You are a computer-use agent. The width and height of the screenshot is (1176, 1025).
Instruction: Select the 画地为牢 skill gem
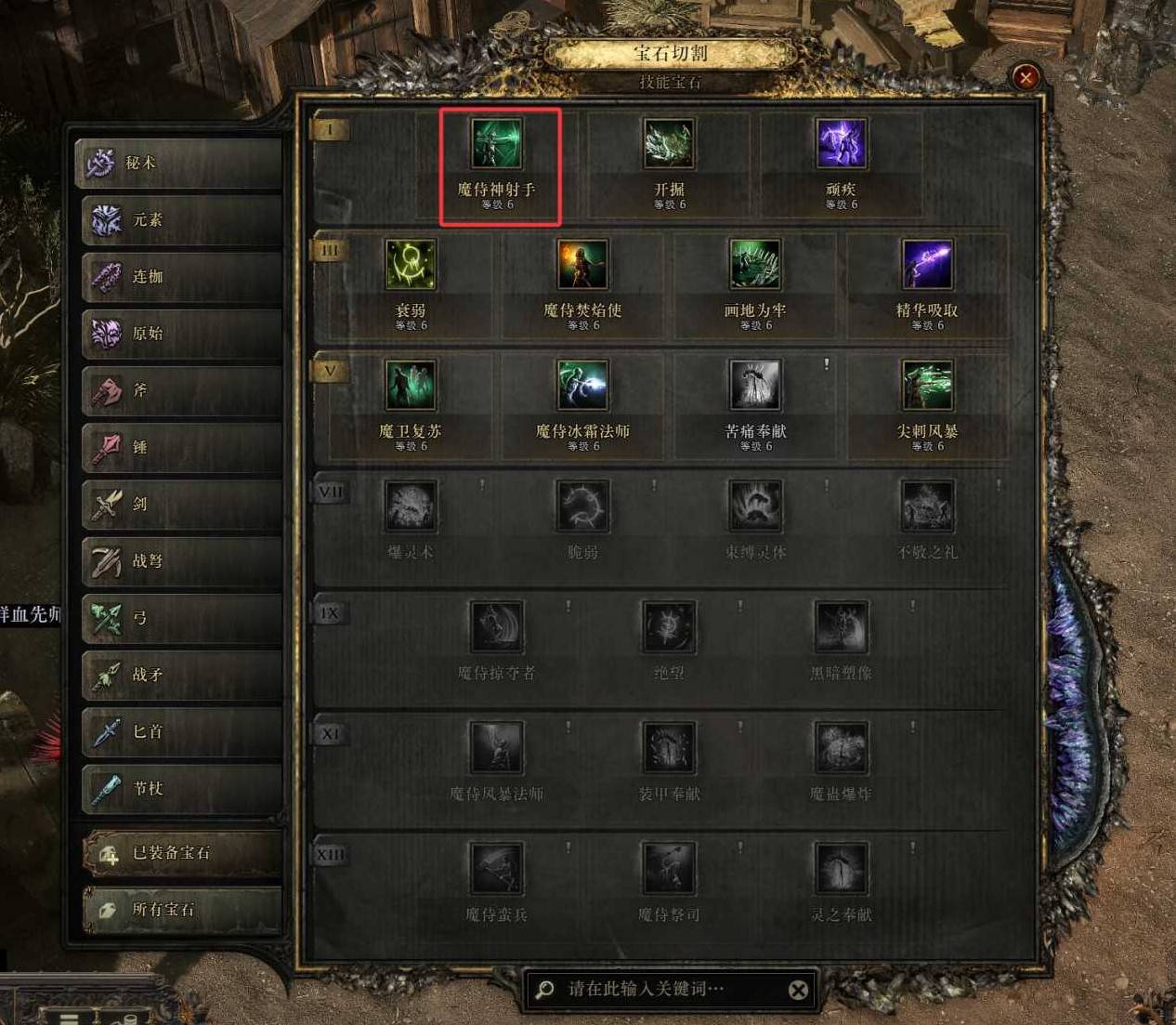click(x=754, y=266)
